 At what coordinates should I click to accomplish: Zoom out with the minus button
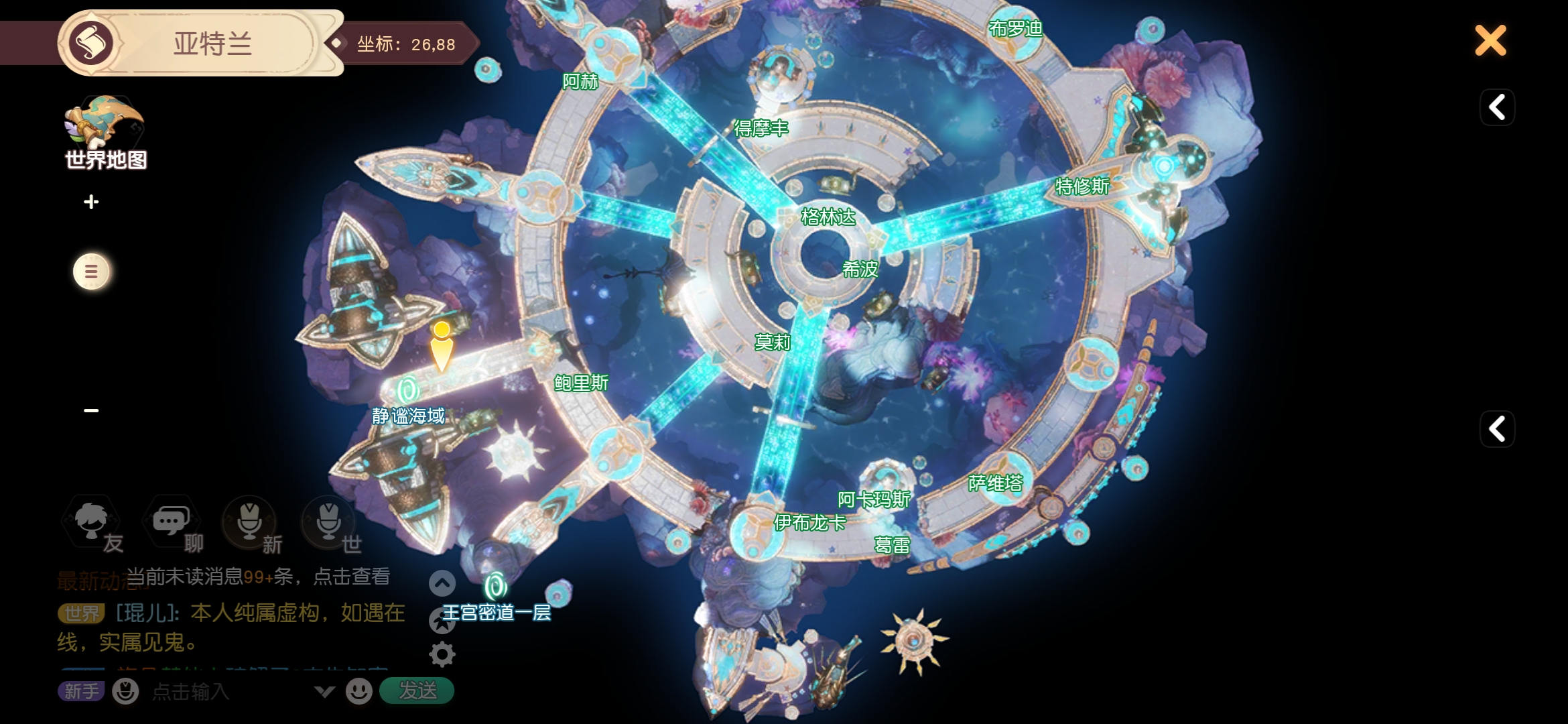pos(92,410)
